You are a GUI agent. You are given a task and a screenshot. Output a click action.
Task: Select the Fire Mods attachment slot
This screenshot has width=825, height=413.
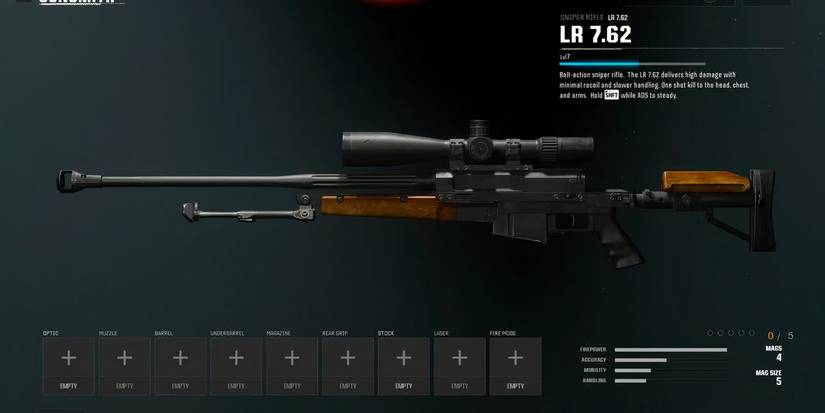(x=515, y=365)
